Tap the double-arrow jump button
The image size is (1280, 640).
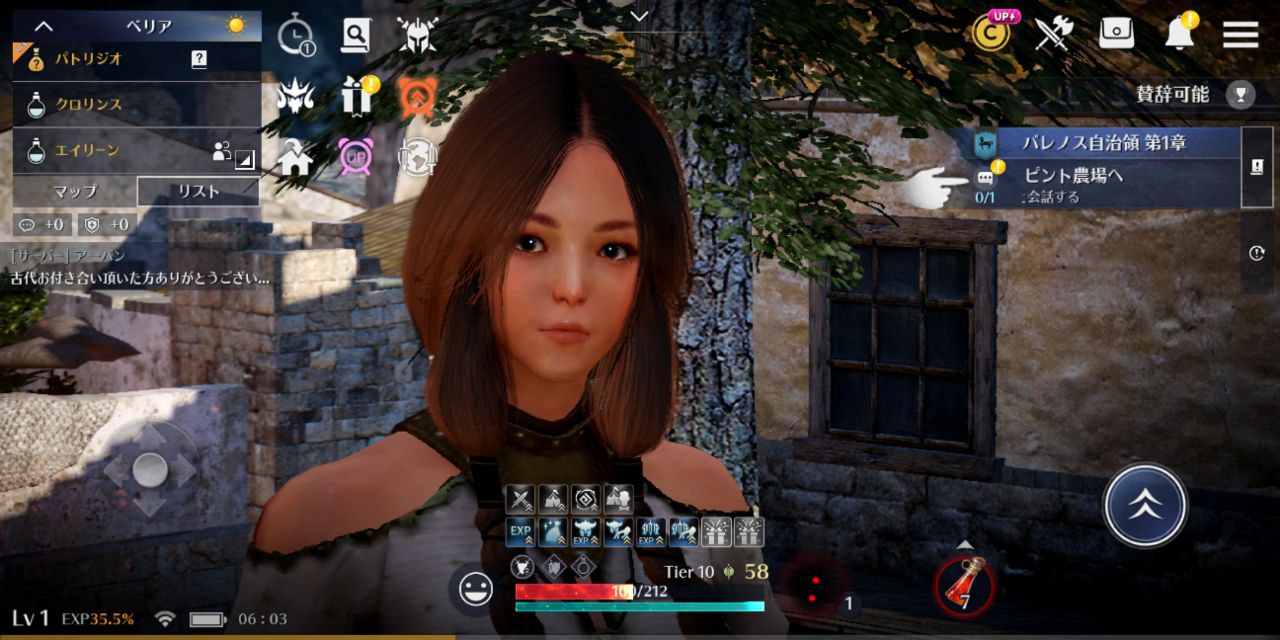point(1145,505)
